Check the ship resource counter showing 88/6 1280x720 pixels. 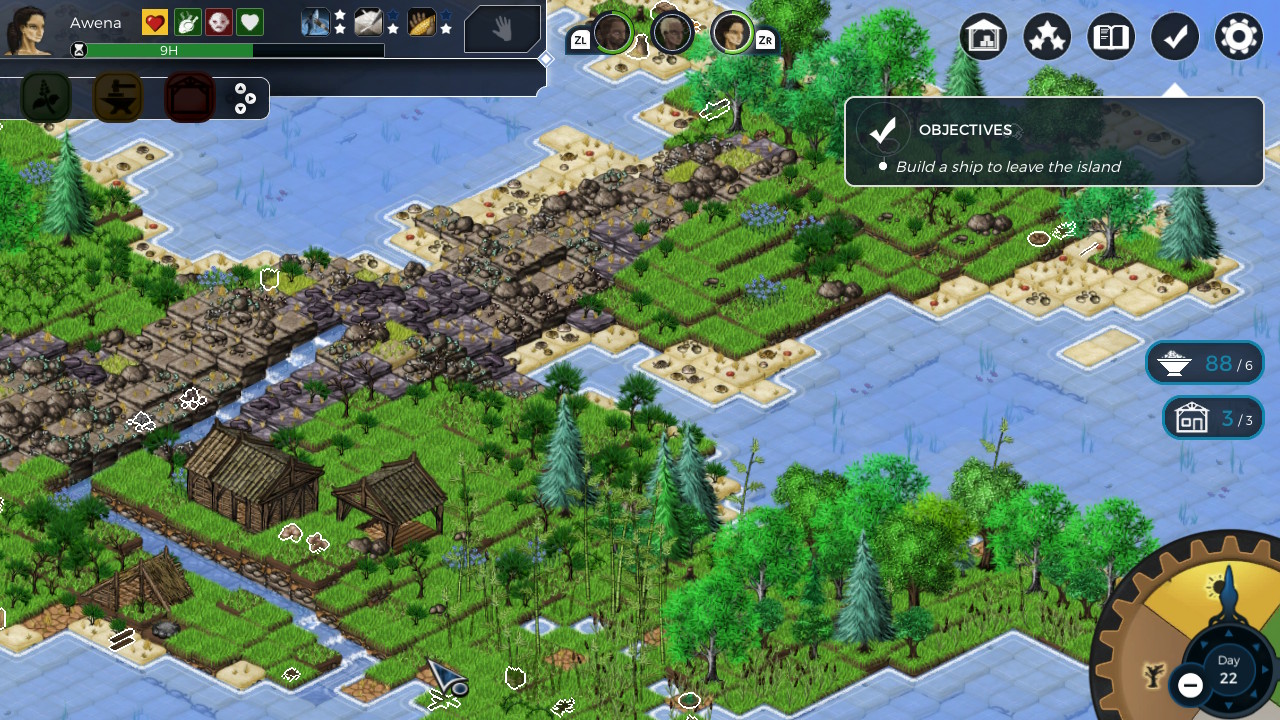[1205, 362]
